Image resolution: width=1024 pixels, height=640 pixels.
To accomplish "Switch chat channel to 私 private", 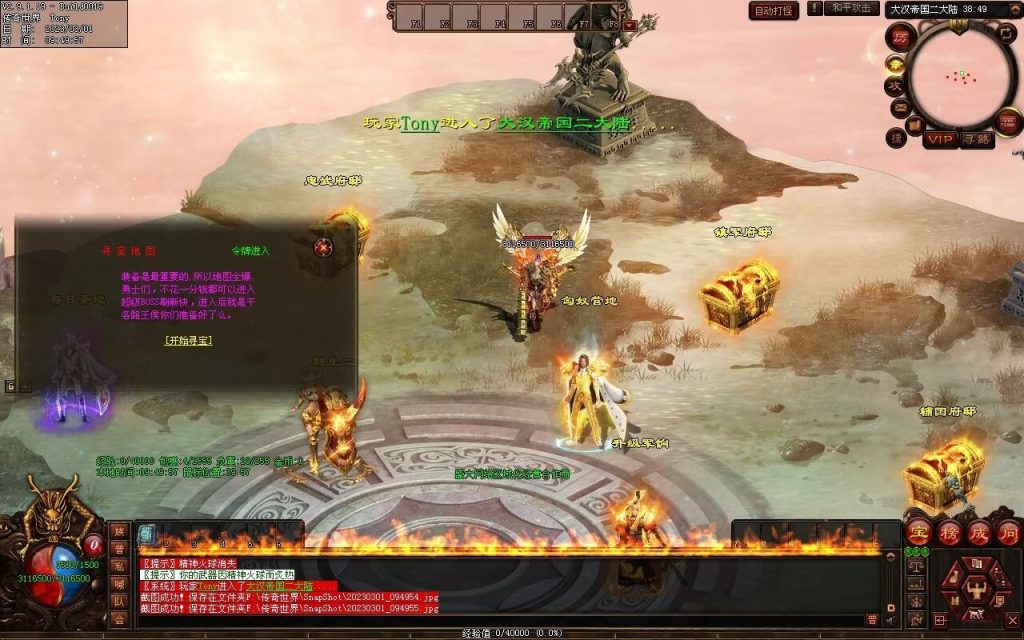I will (120, 565).
